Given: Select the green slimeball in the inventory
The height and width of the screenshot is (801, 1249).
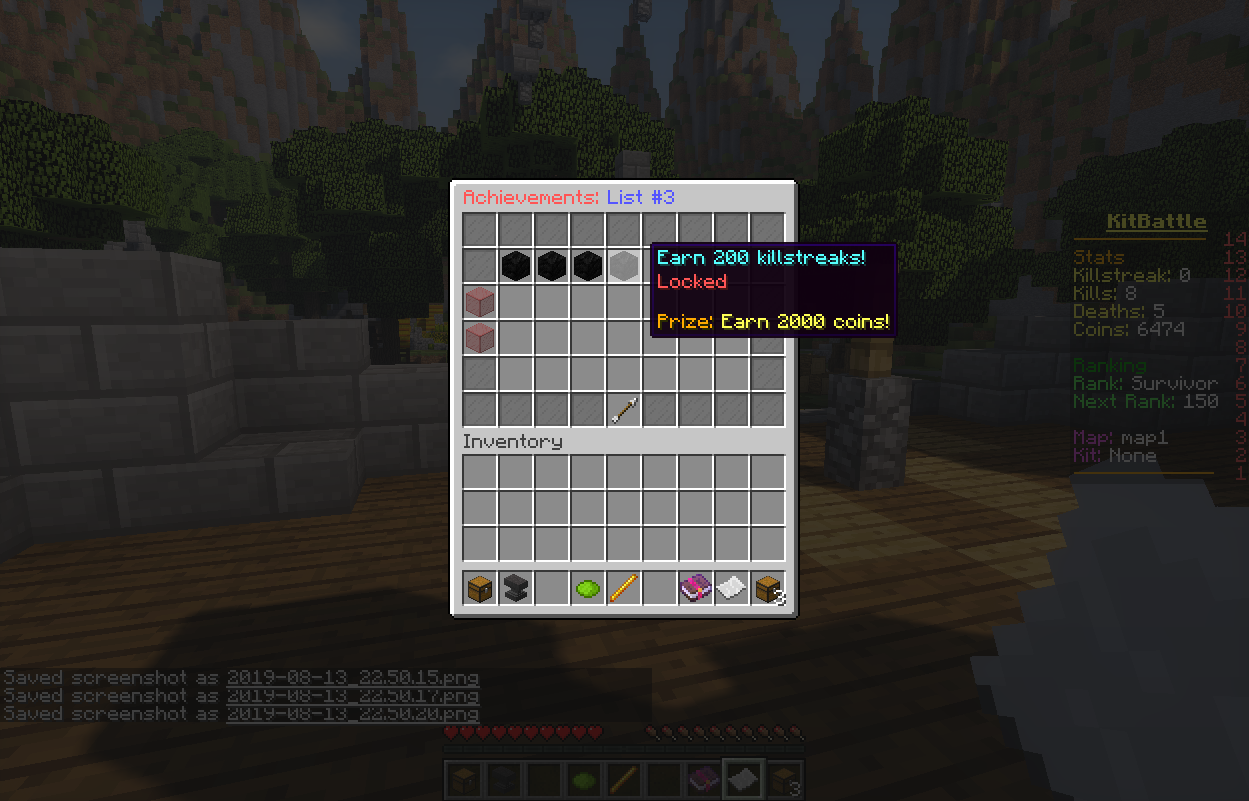Looking at the screenshot, I should 587,588.
